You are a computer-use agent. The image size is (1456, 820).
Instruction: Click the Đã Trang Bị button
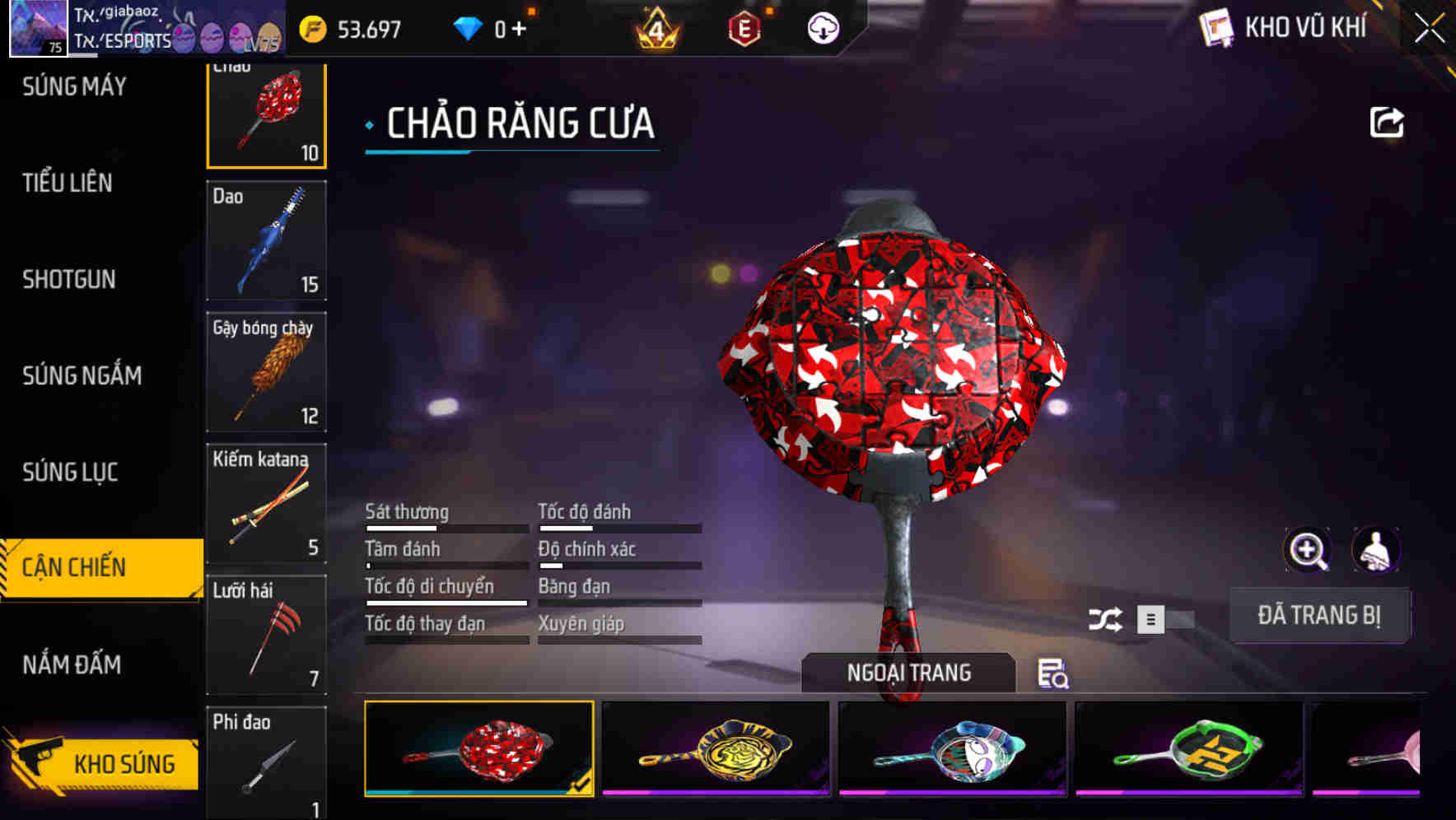point(1319,615)
